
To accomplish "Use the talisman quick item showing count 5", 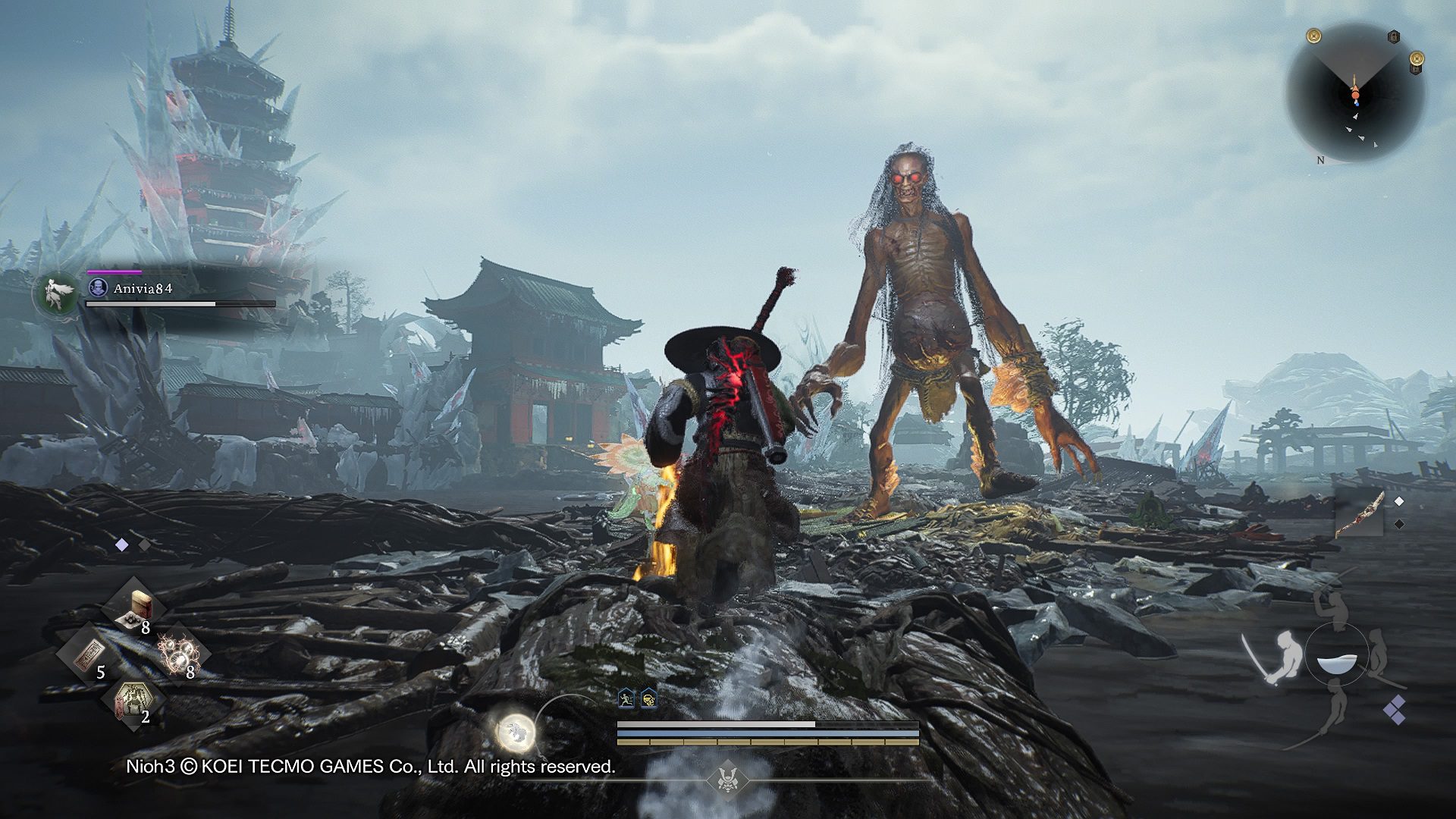I will click(x=90, y=654).
